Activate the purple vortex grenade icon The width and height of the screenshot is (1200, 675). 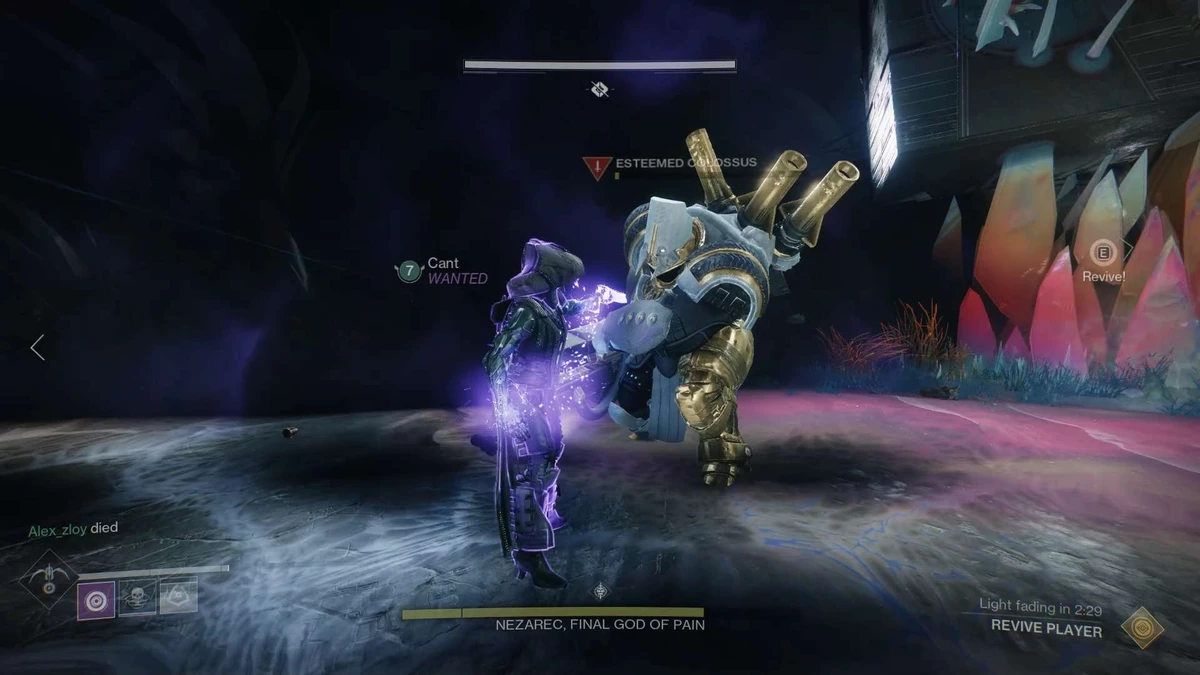(x=96, y=598)
